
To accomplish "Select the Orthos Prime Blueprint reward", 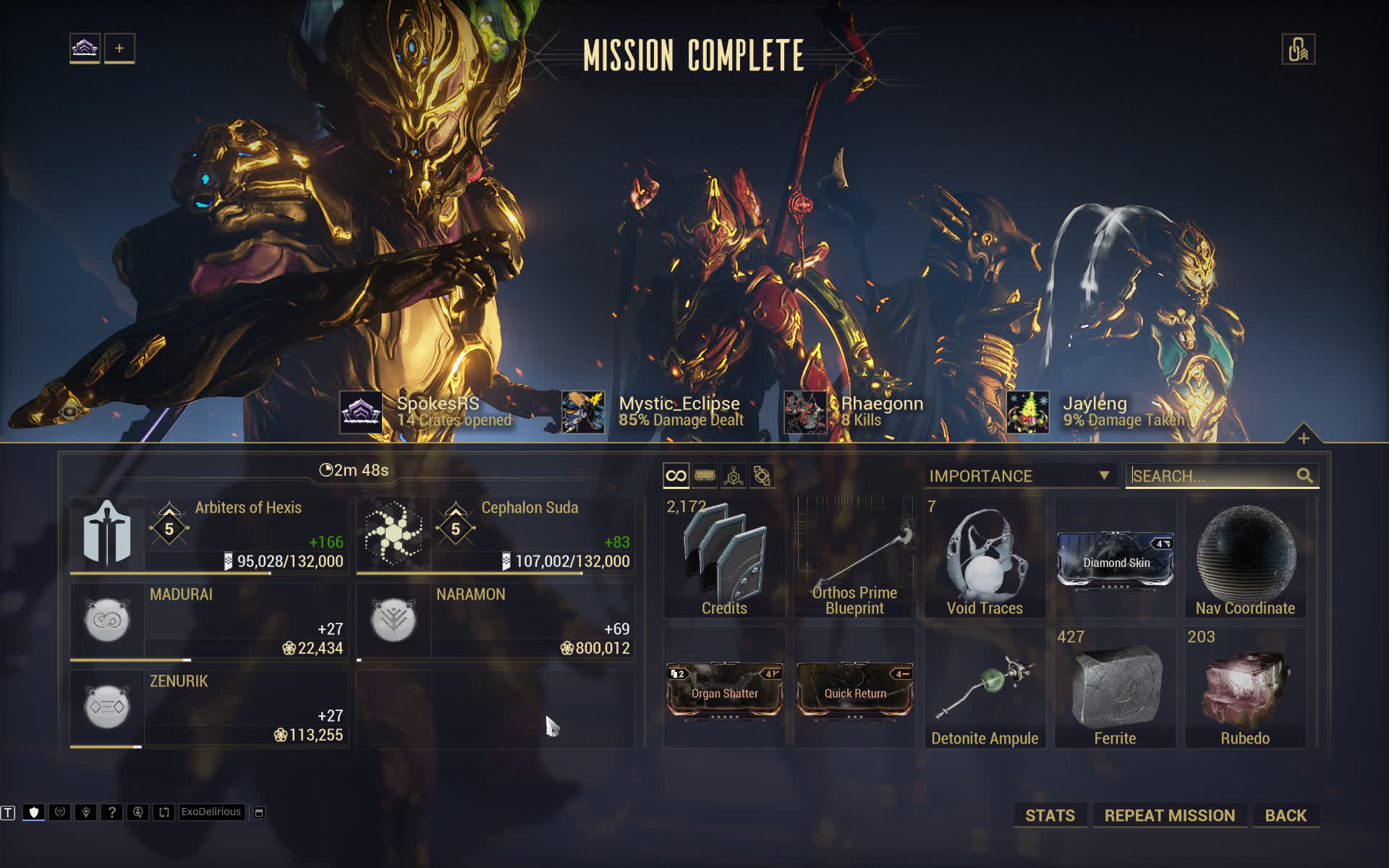I will tap(854, 557).
